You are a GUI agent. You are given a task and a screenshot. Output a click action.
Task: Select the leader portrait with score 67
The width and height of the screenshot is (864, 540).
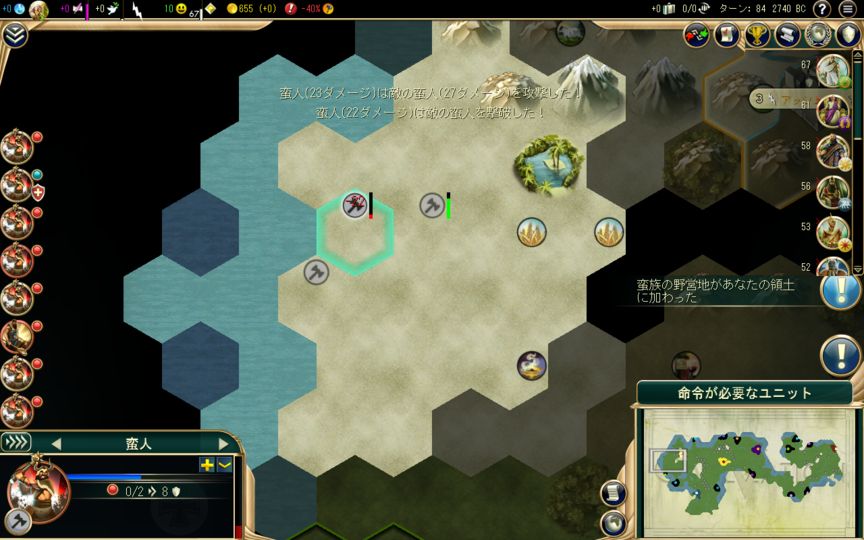pyautogui.click(x=832, y=71)
